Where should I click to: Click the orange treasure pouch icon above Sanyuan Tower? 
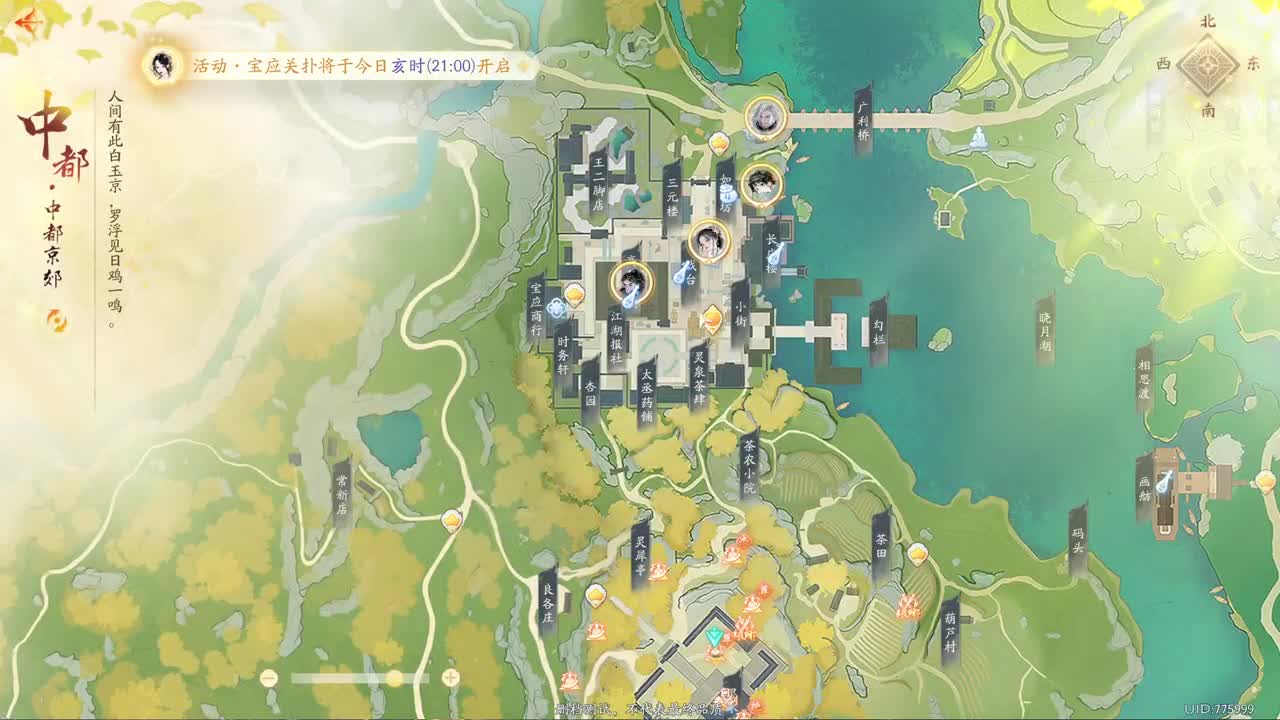point(719,143)
